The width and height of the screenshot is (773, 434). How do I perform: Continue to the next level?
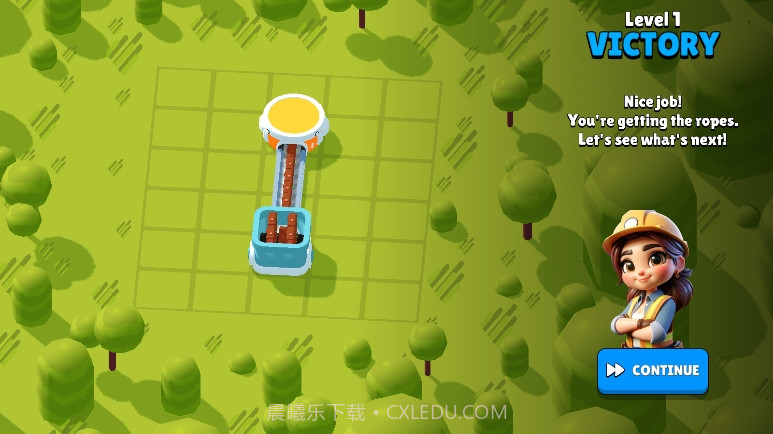click(x=652, y=370)
